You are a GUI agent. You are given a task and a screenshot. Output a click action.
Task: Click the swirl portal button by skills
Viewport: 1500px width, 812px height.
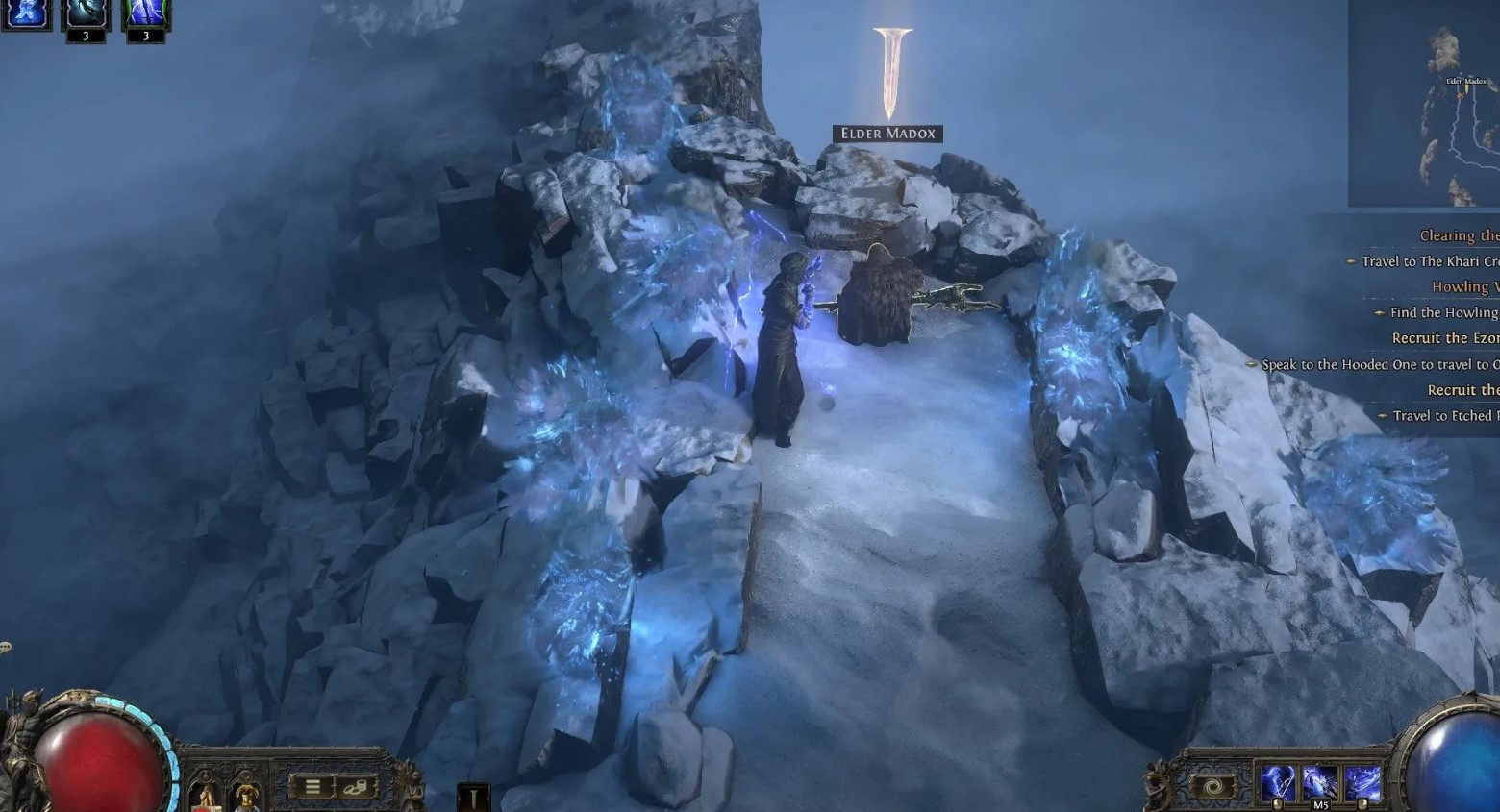[1212, 787]
